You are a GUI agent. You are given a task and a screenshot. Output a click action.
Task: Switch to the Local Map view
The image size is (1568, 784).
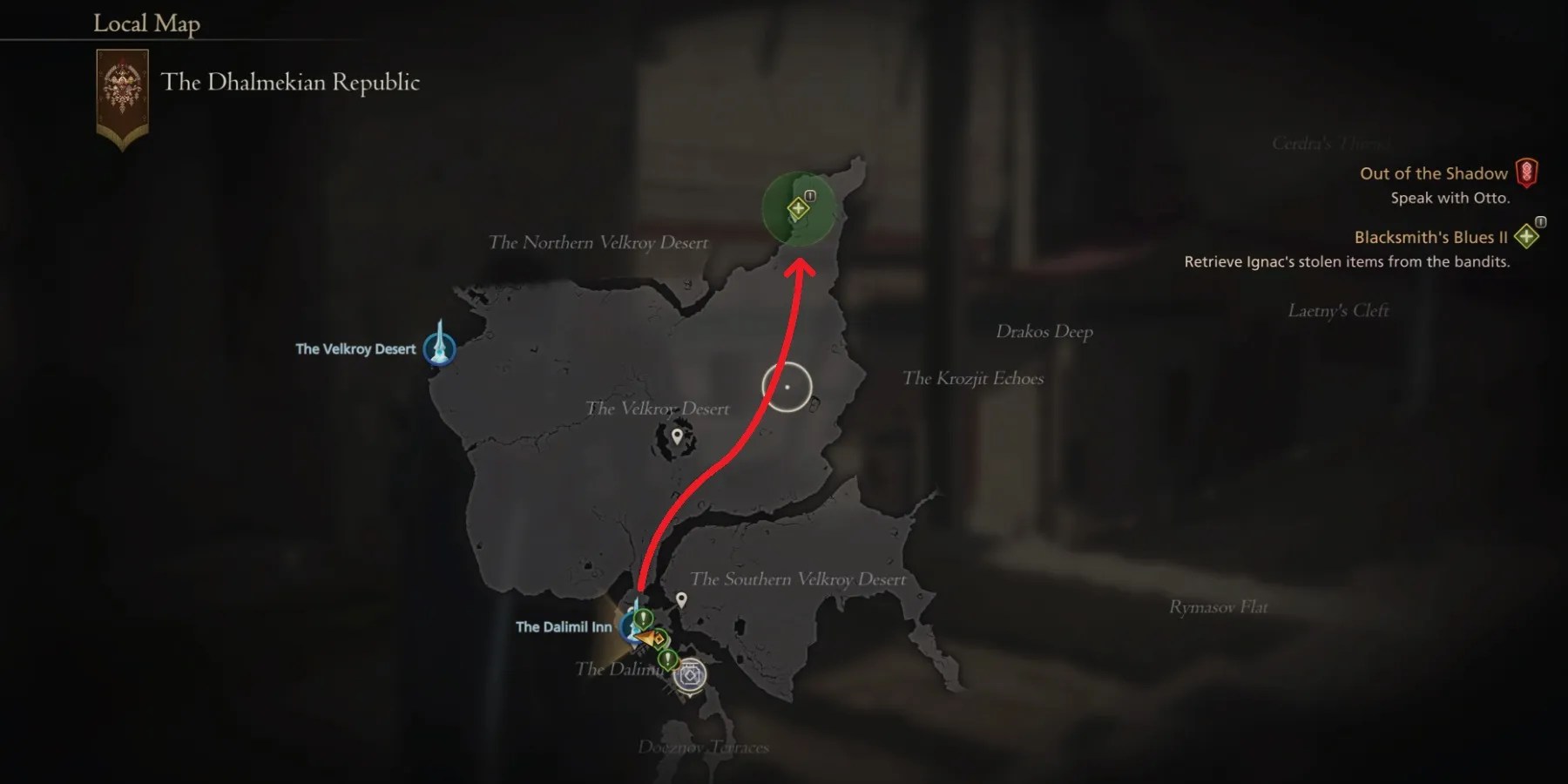(x=145, y=24)
